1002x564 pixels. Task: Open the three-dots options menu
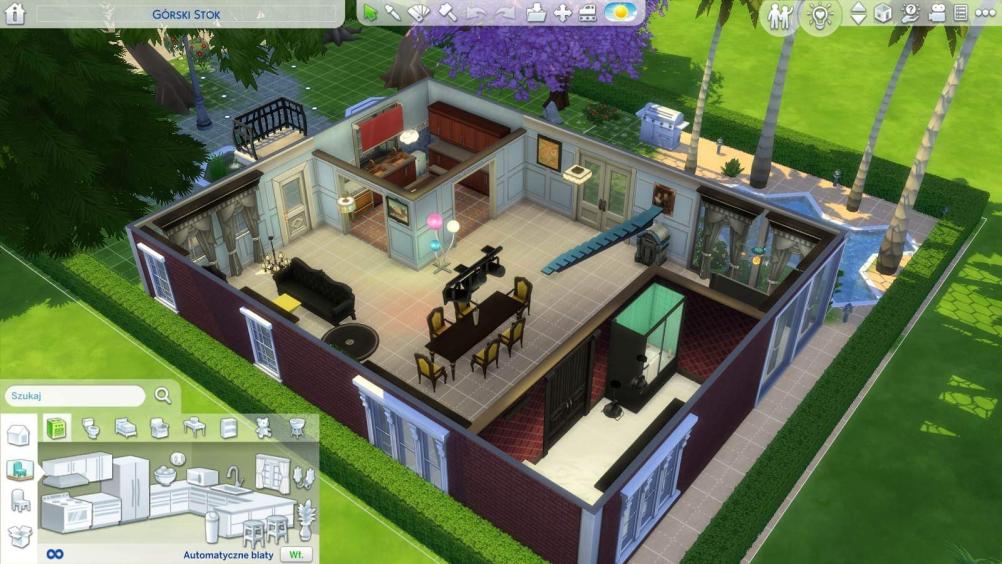[x=985, y=14]
